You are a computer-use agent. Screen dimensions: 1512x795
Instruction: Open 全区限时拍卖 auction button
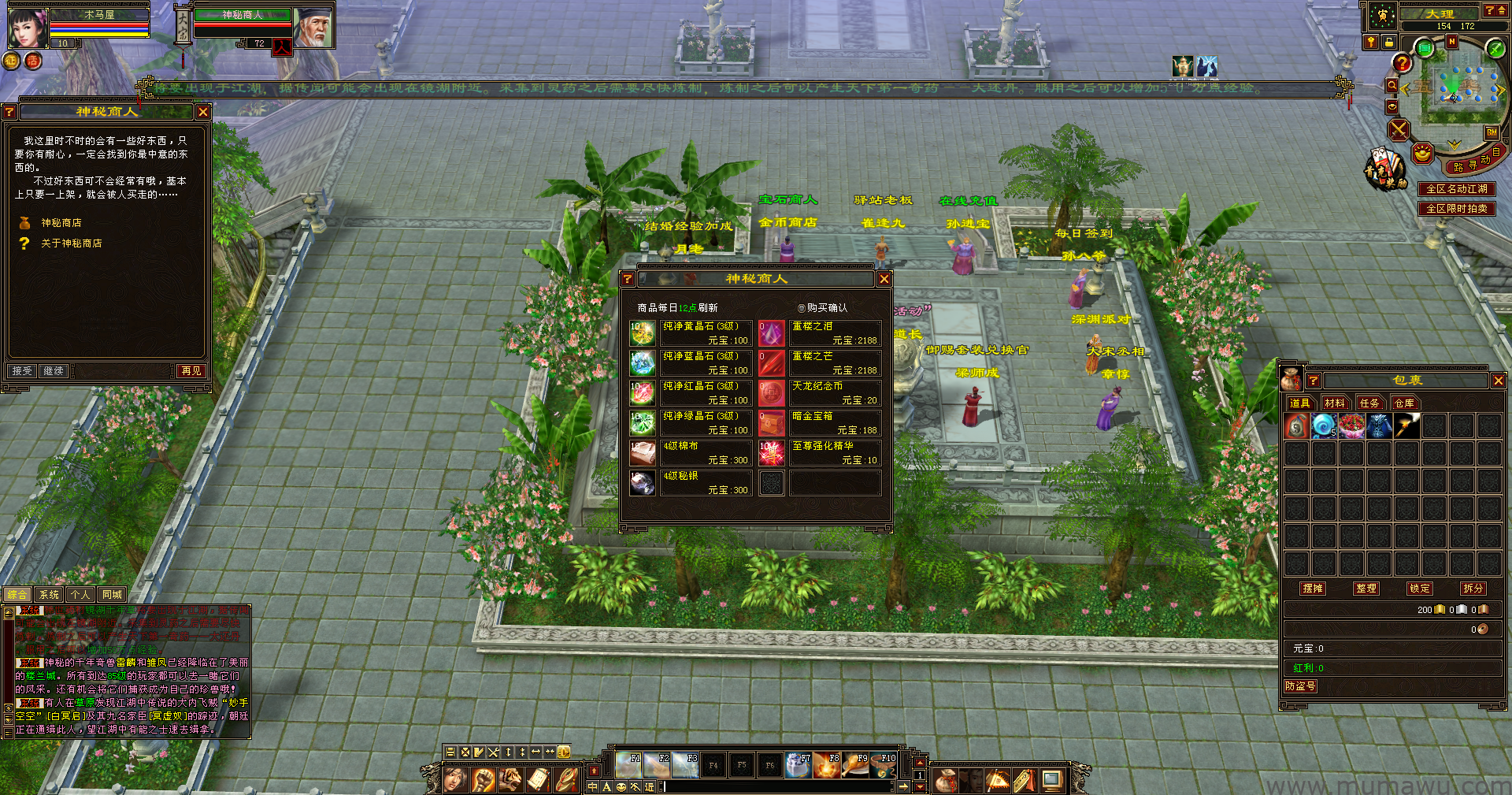point(1456,209)
